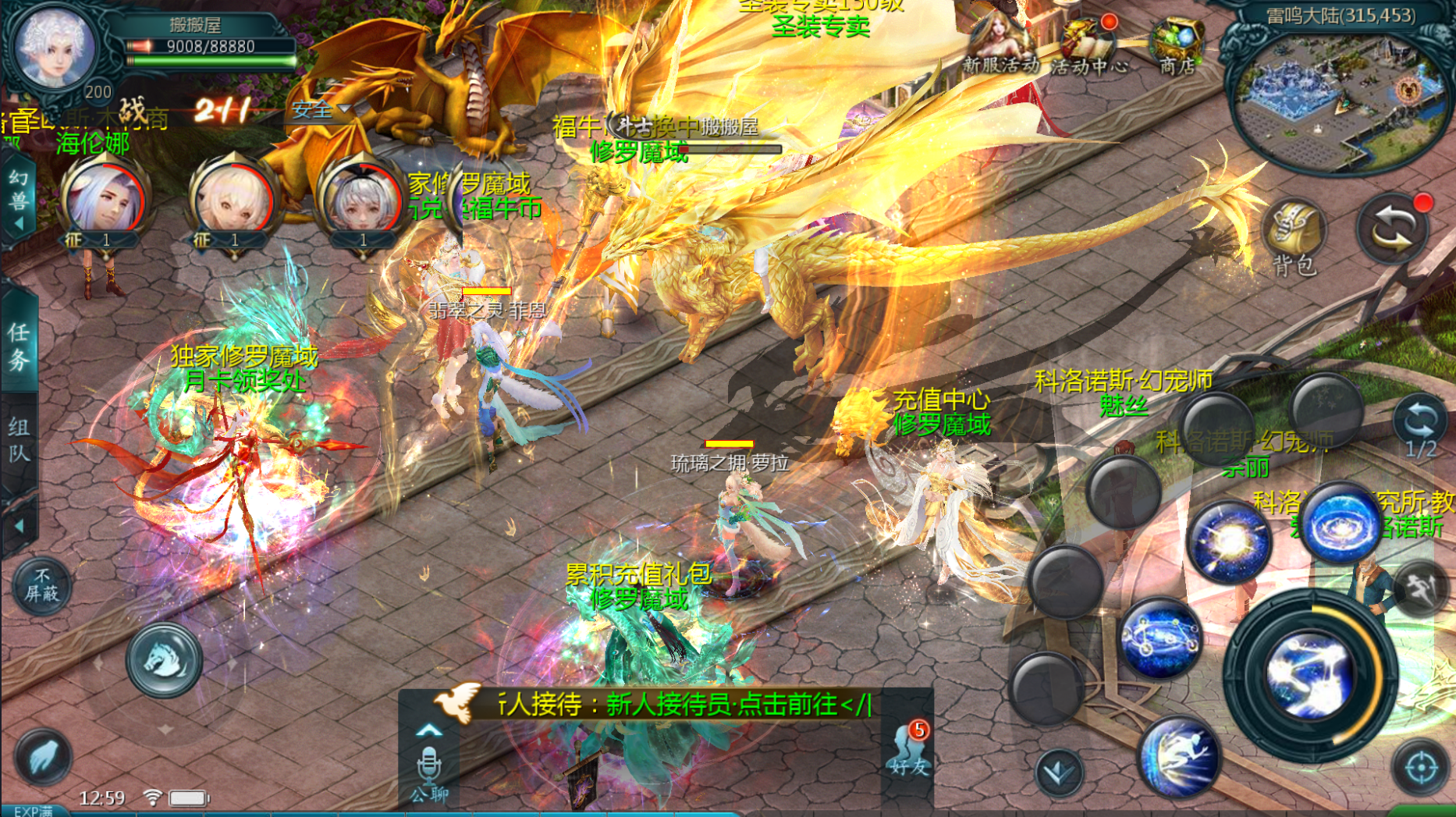
Task: Open the 好友 friends list
Action: tap(910, 751)
